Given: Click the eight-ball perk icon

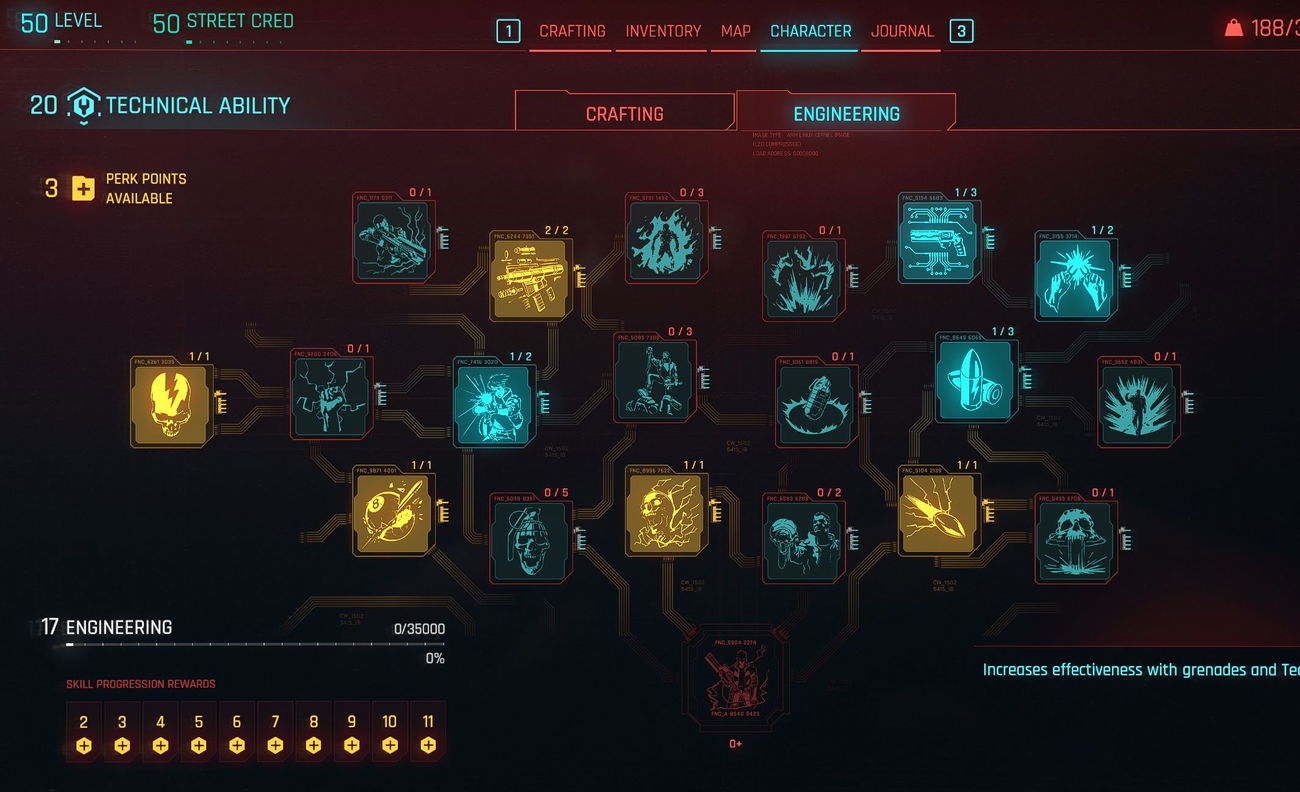Looking at the screenshot, I should [x=394, y=514].
